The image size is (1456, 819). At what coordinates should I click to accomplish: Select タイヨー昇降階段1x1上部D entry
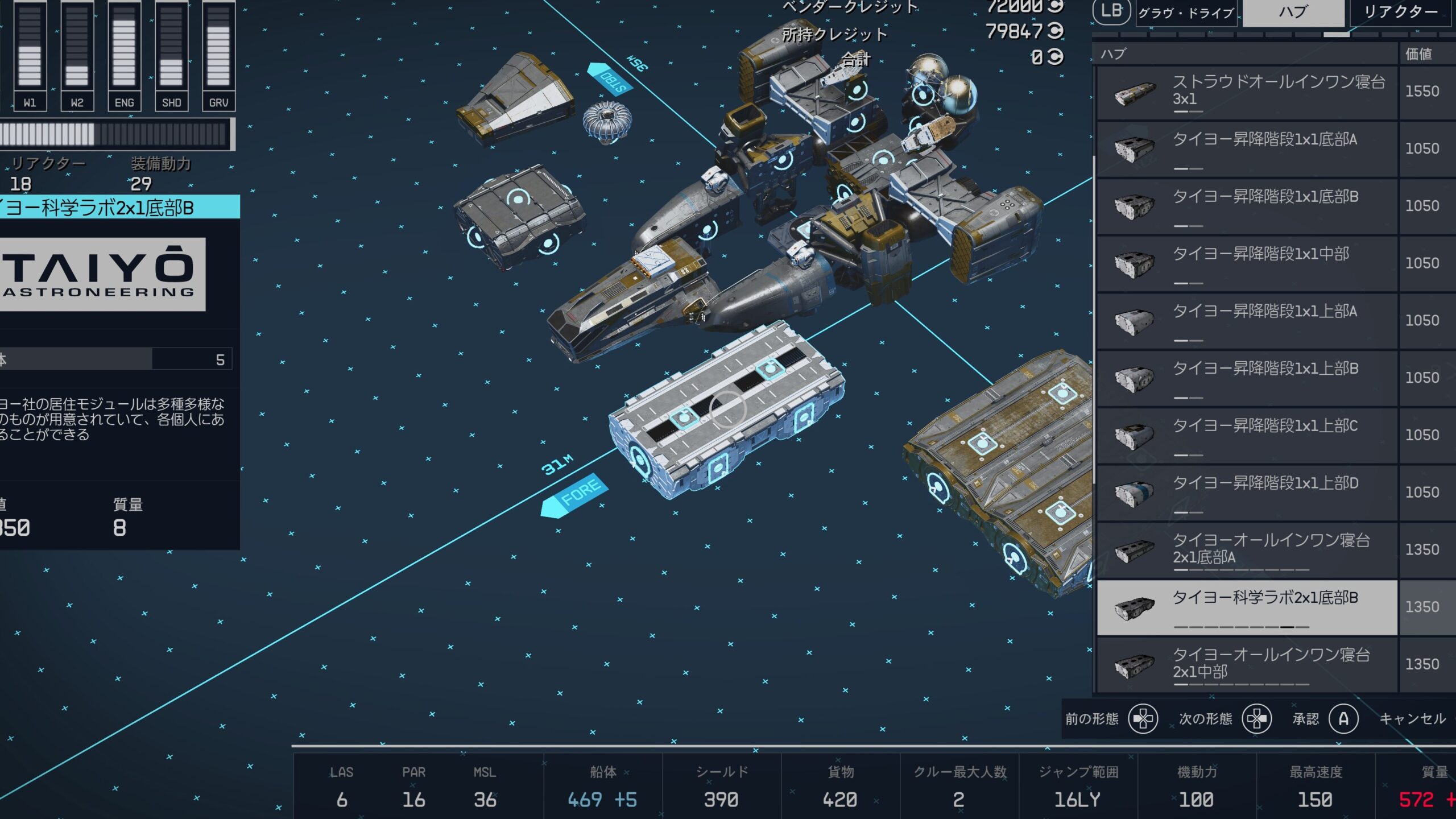point(1247,493)
